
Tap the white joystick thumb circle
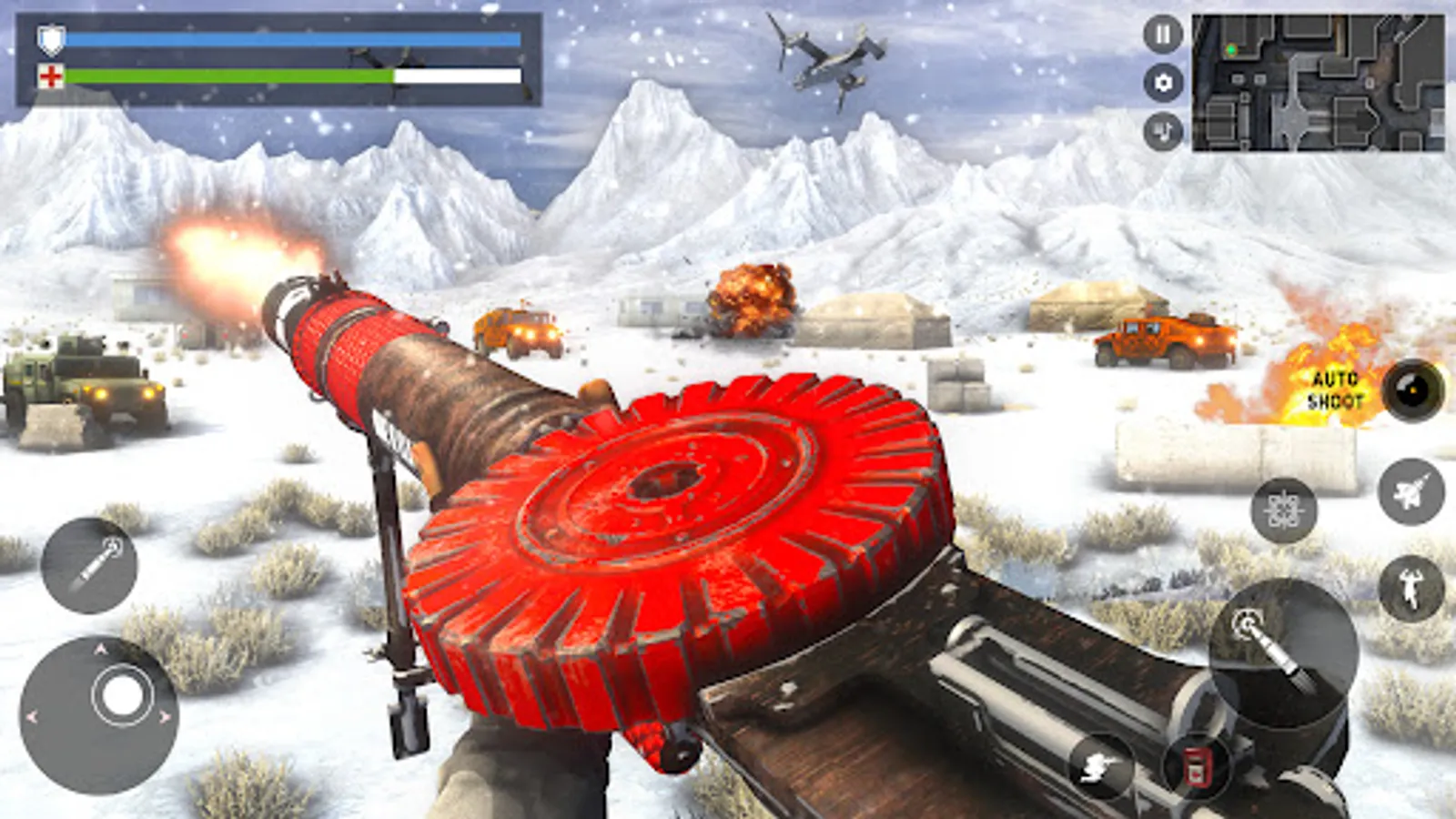click(x=122, y=696)
